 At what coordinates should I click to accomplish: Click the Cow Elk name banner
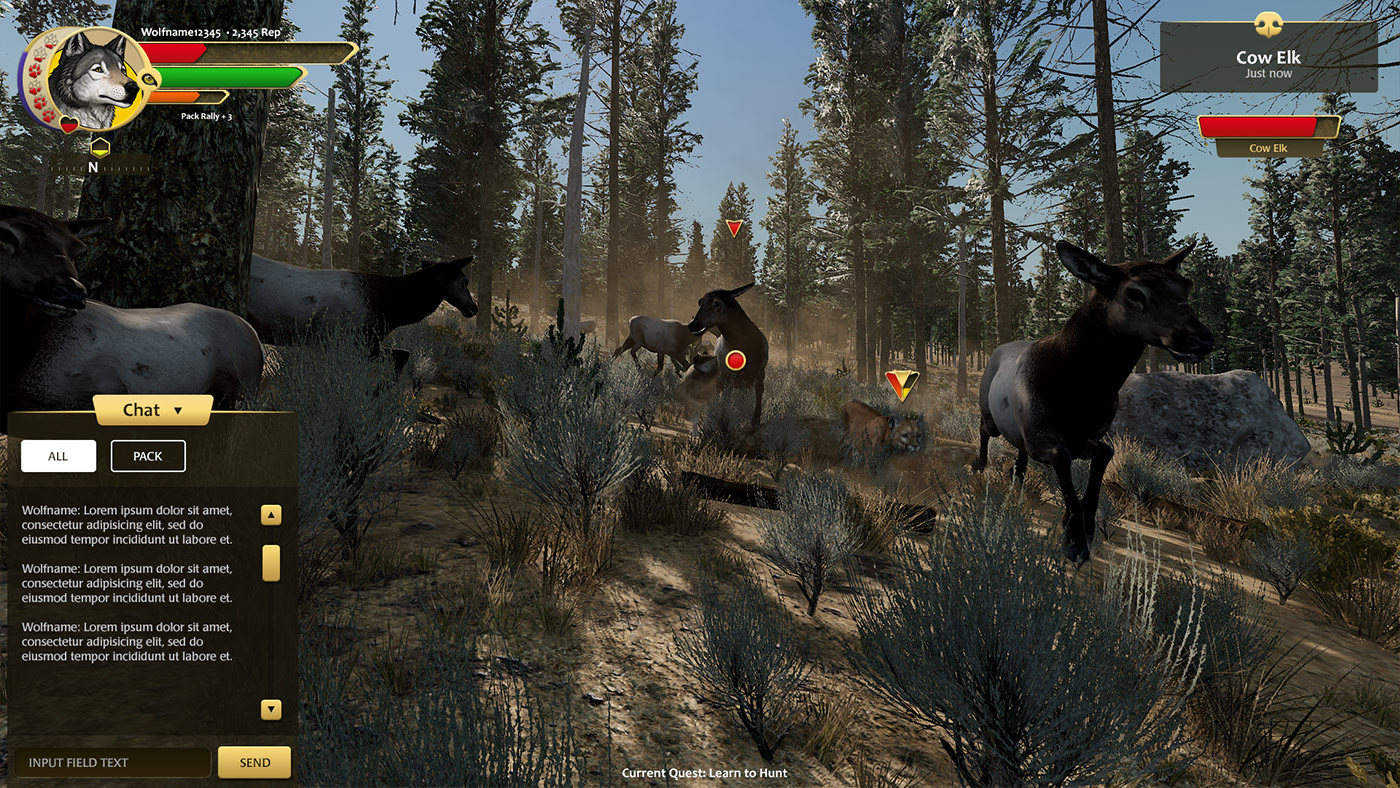1268,148
